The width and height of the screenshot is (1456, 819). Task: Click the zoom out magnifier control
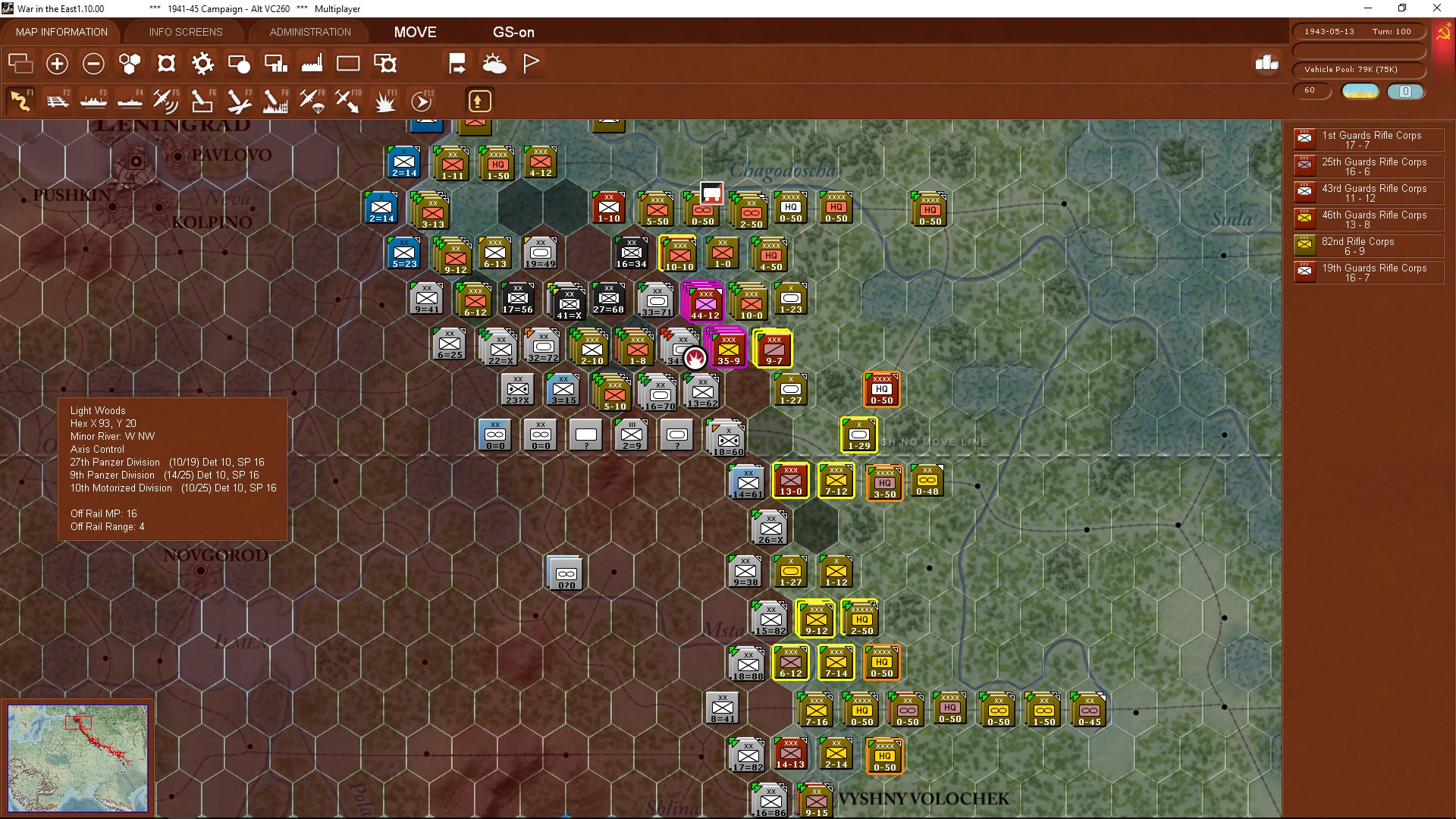[x=93, y=64]
